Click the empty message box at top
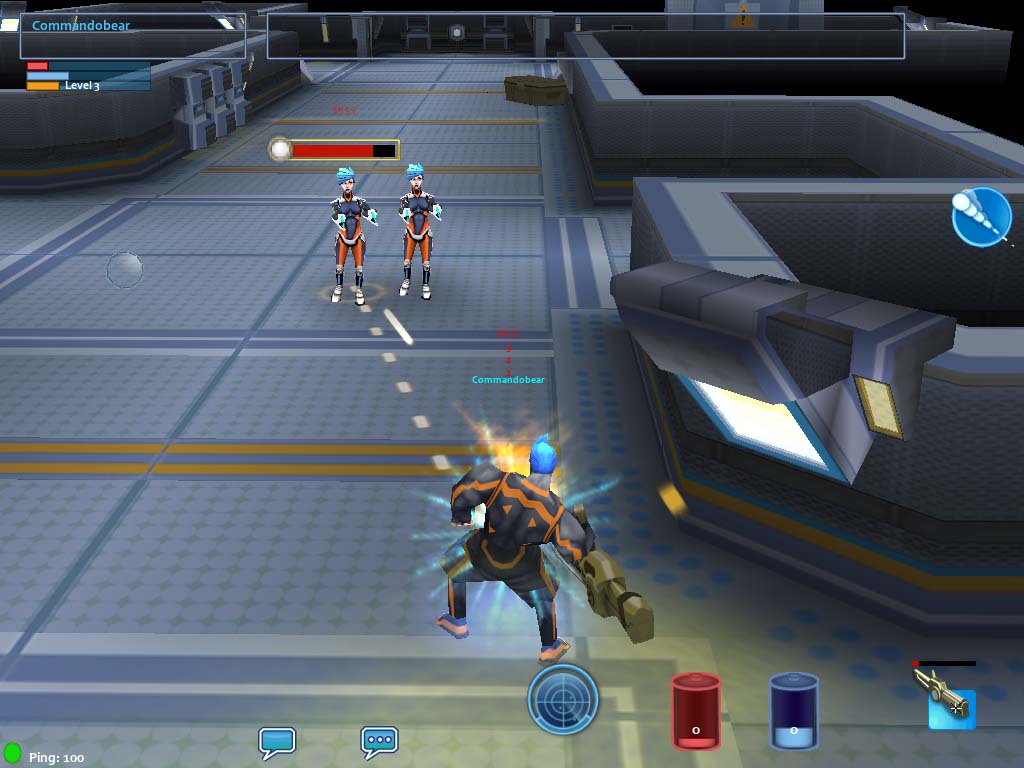1024x768 pixels. [x=585, y=35]
